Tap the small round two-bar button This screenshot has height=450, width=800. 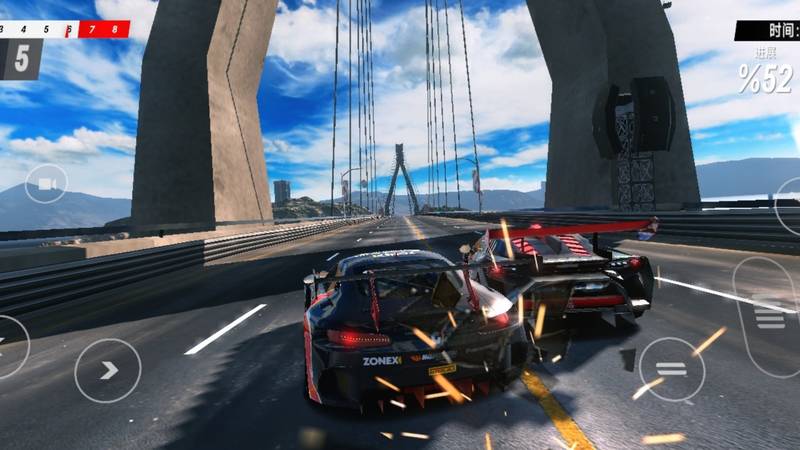coord(671,369)
